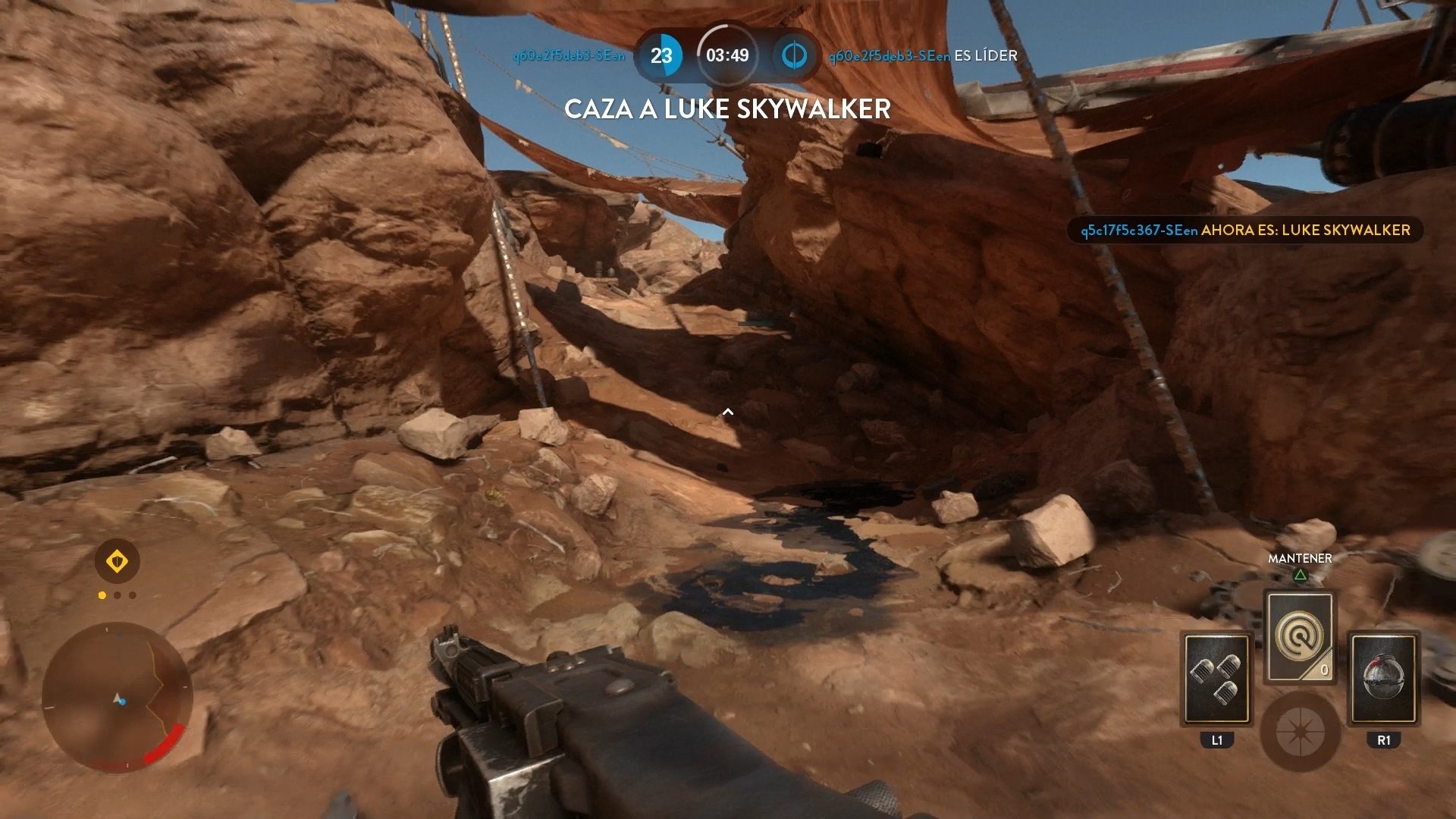1456x819 pixels.
Task: Click the yellow shield power-up emblem above minimap
Action: tap(118, 559)
